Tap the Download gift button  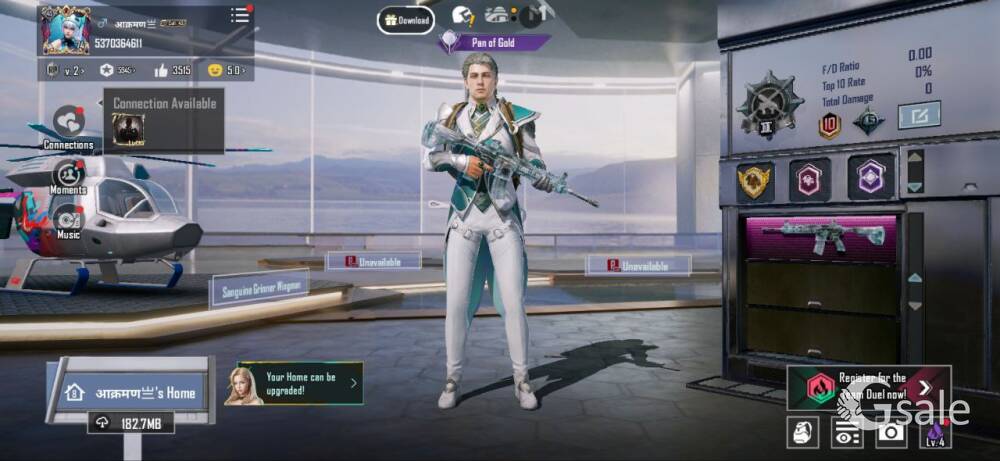tap(405, 20)
